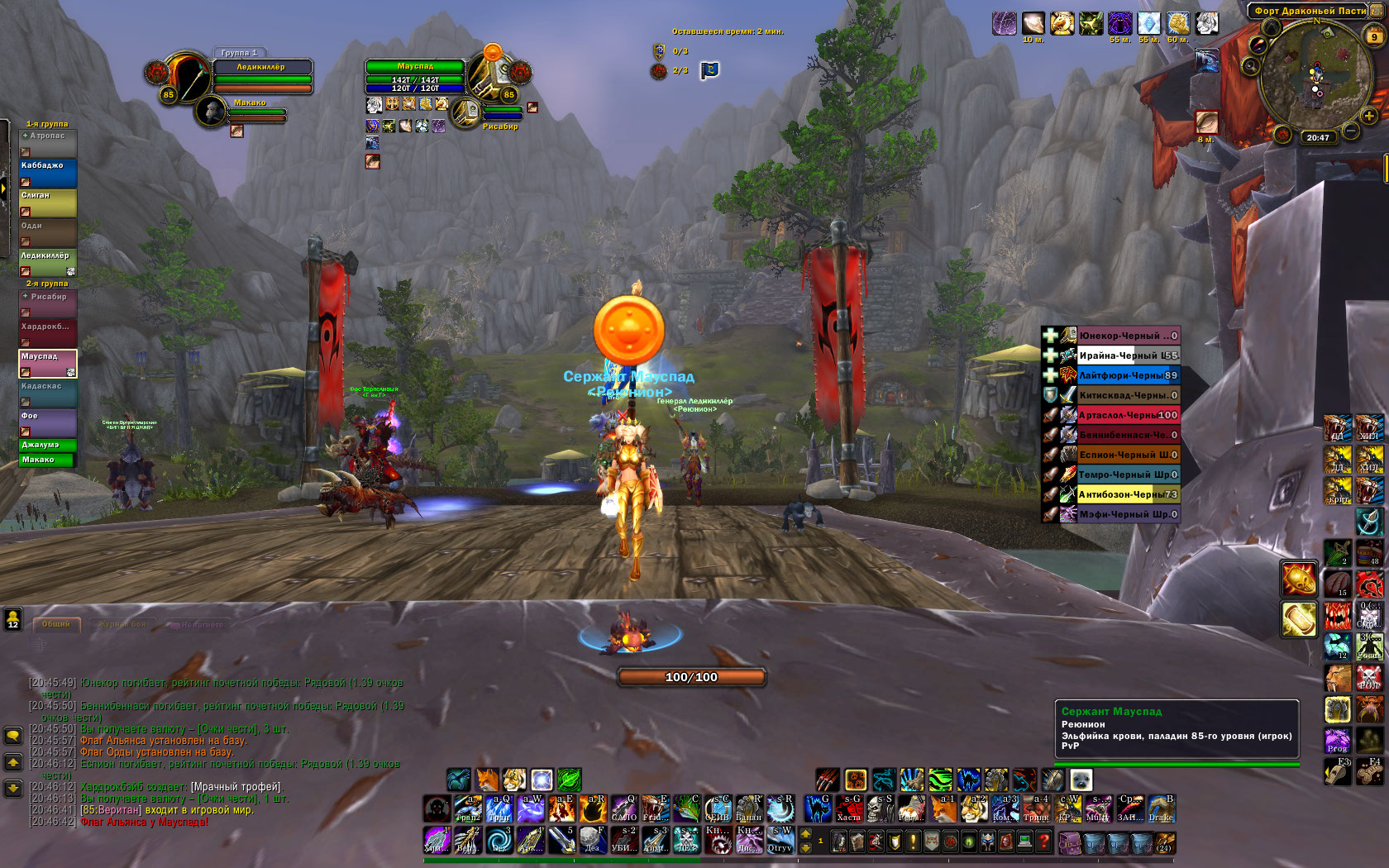Open the friends list button showing 12

(x=13, y=619)
